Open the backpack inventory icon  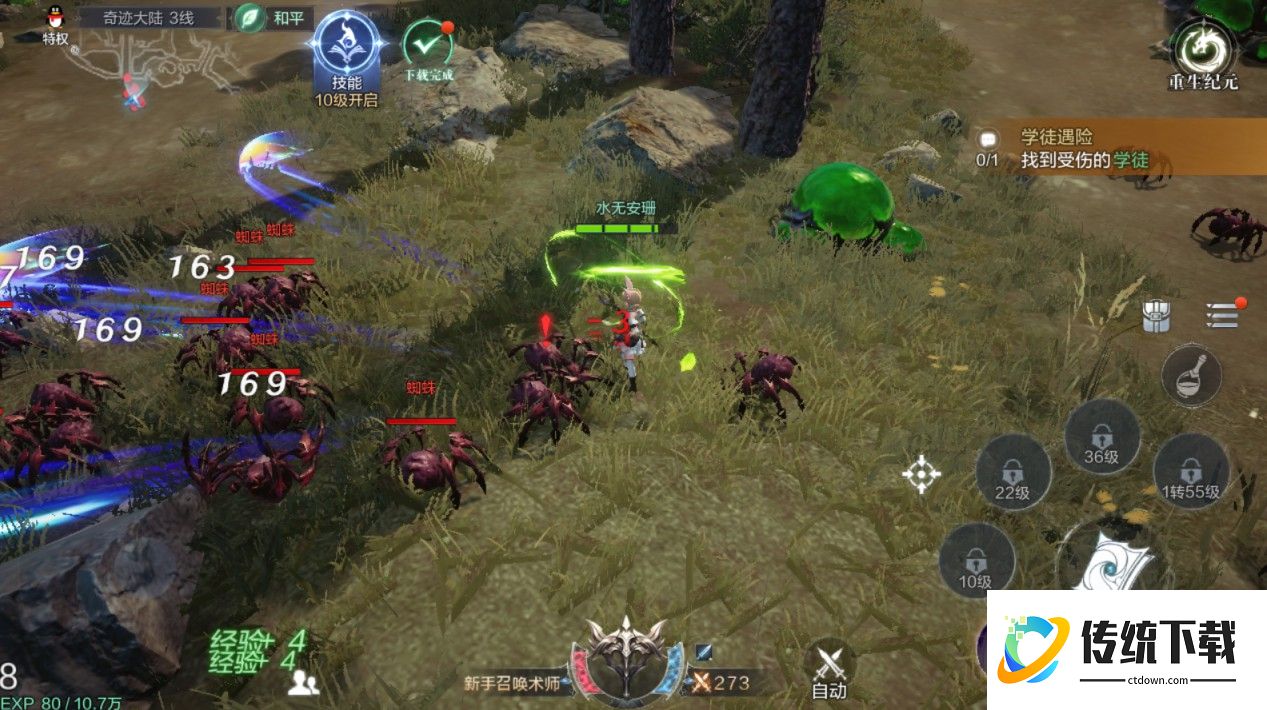(x=1157, y=316)
